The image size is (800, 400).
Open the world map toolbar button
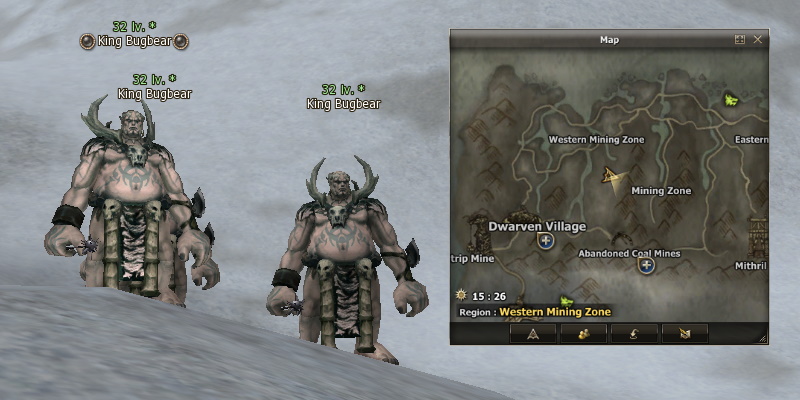(x=684, y=333)
